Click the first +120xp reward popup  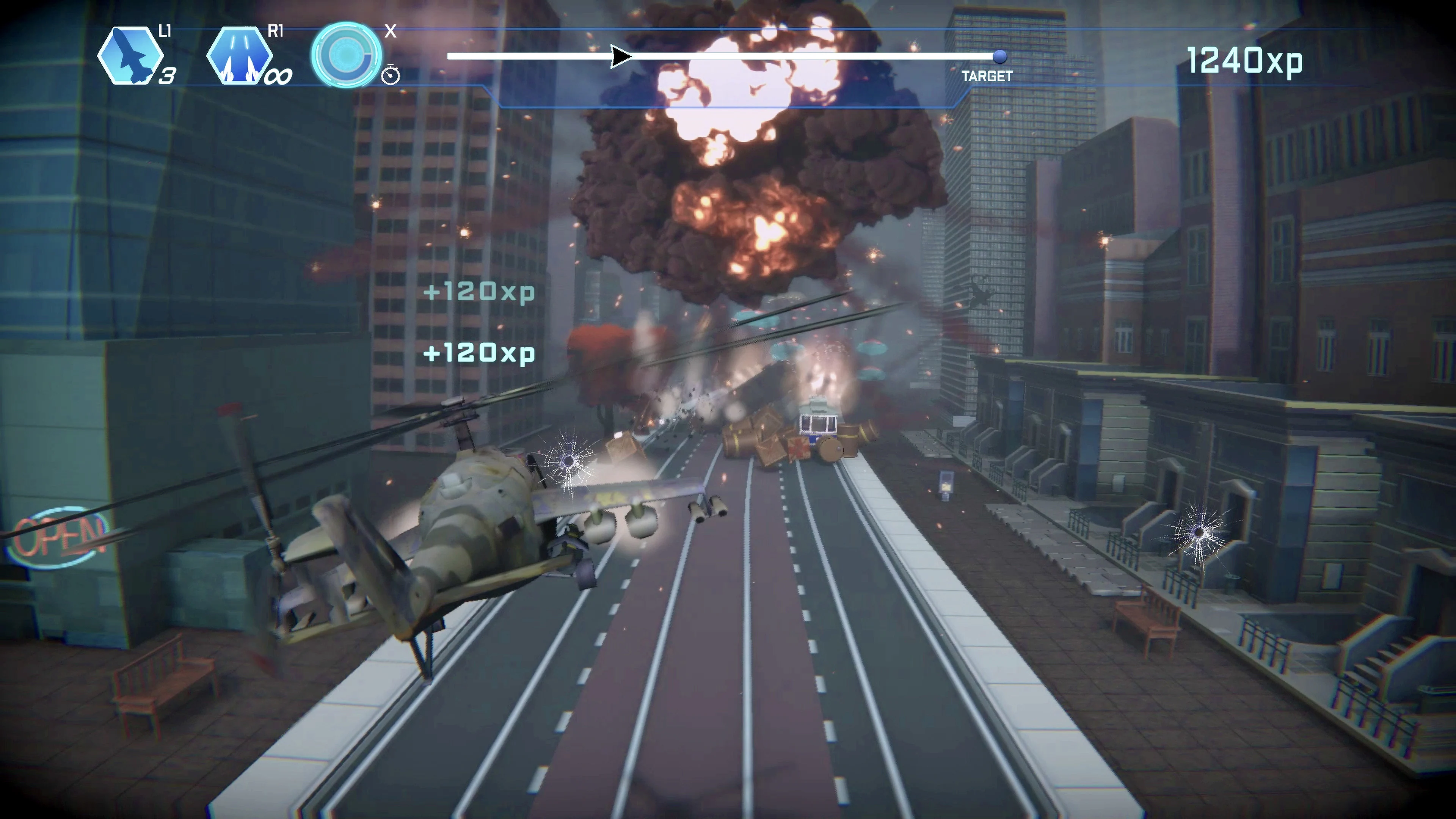tap(478, 292)
